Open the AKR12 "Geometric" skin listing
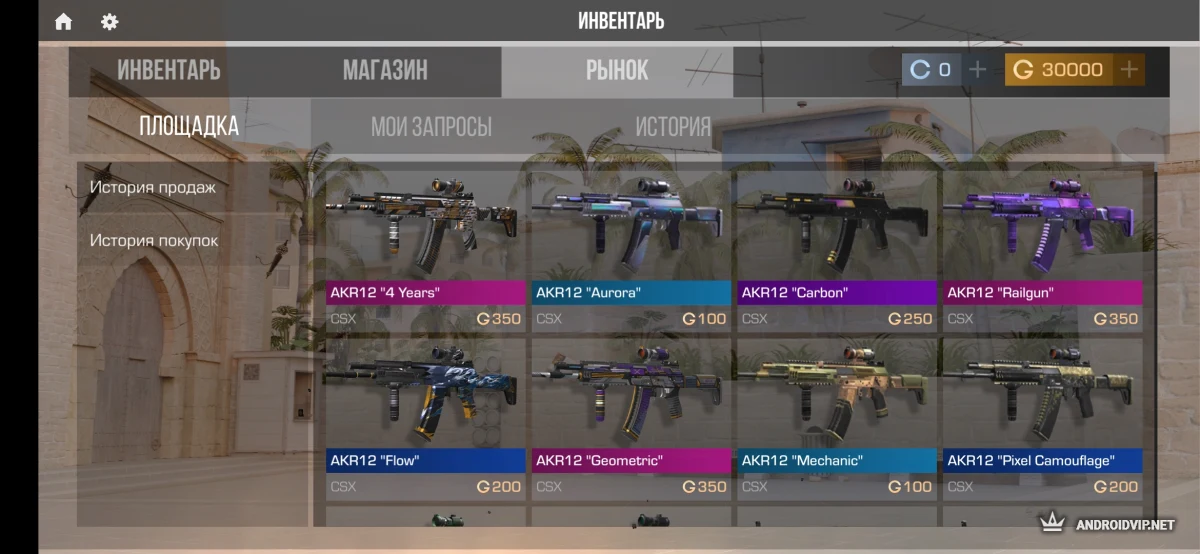This screenshot has width=1200, height=554. click(x=632, y=418)
